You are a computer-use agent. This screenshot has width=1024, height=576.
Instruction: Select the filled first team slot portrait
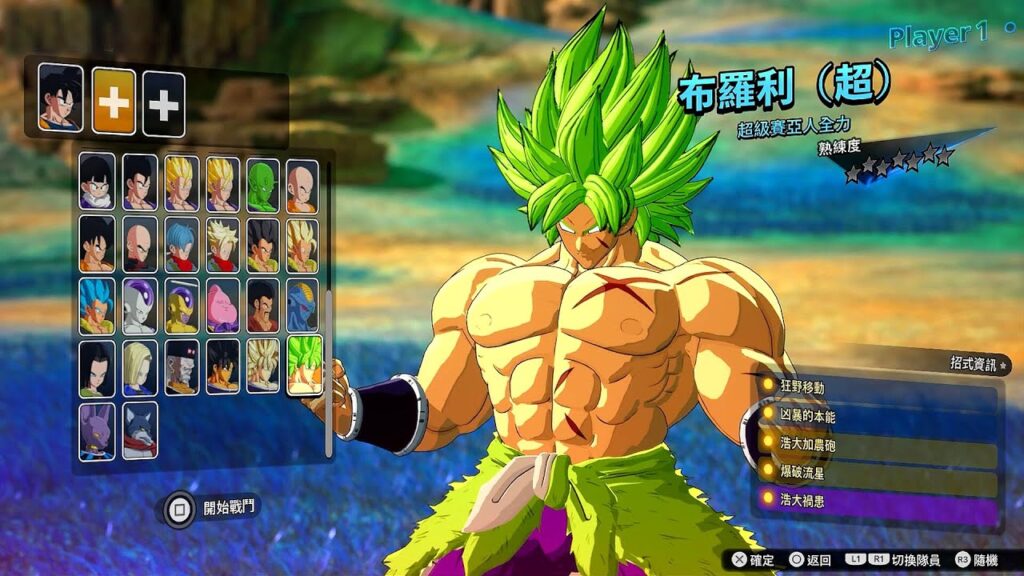coord(61,98)
